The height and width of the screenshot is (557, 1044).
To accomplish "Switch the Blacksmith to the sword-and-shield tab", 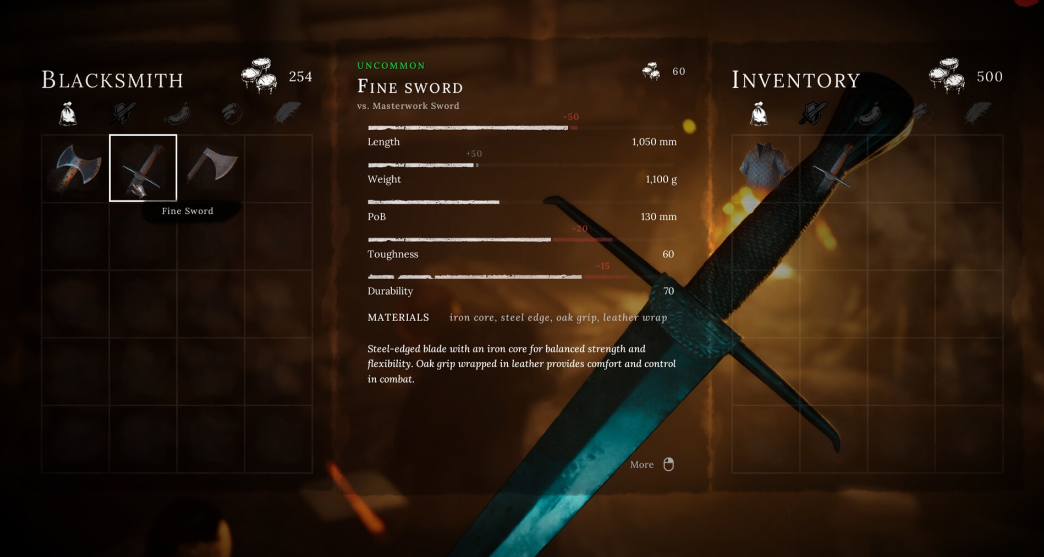I will click(123, 113).
